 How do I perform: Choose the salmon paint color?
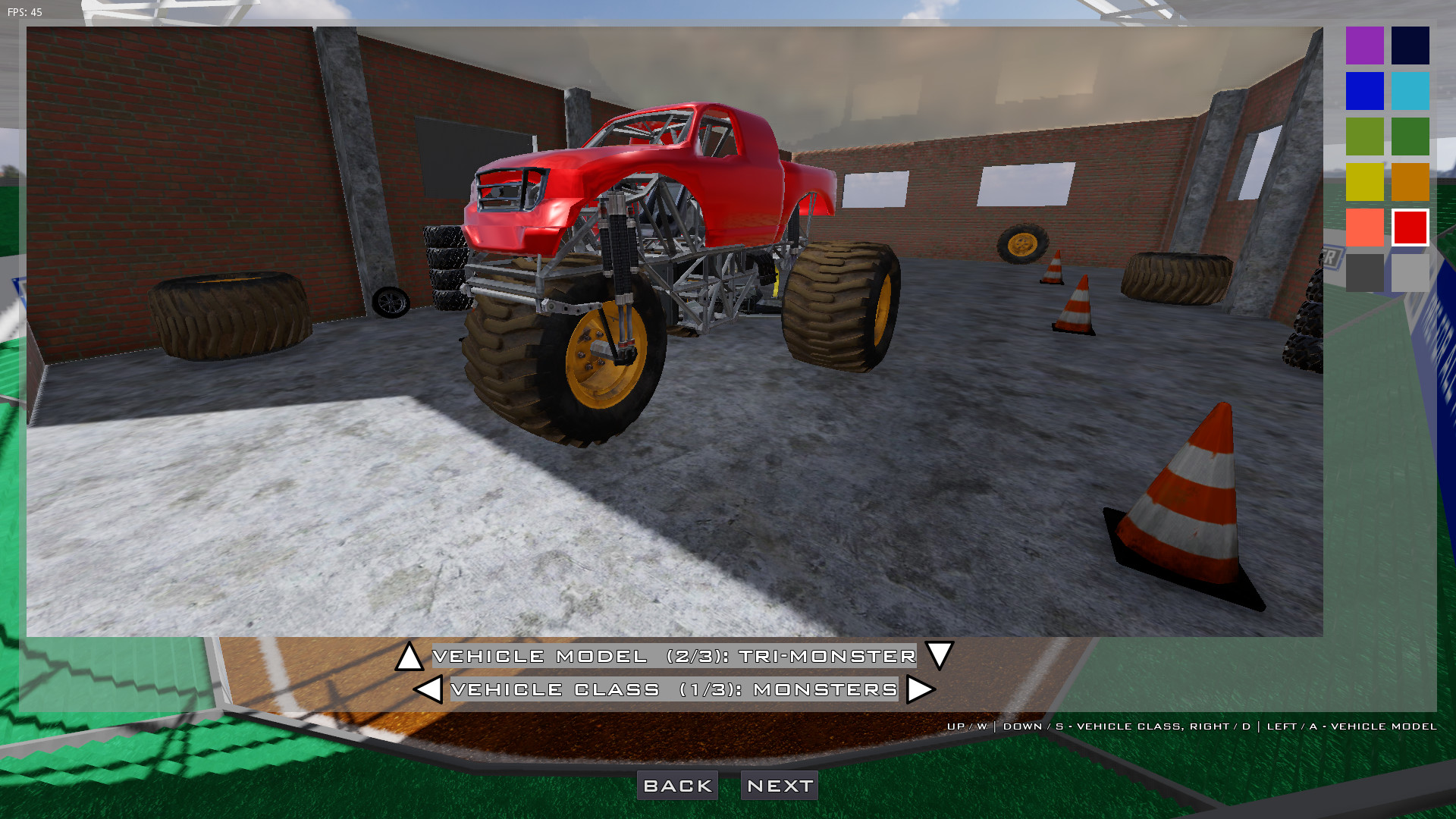1363,227
